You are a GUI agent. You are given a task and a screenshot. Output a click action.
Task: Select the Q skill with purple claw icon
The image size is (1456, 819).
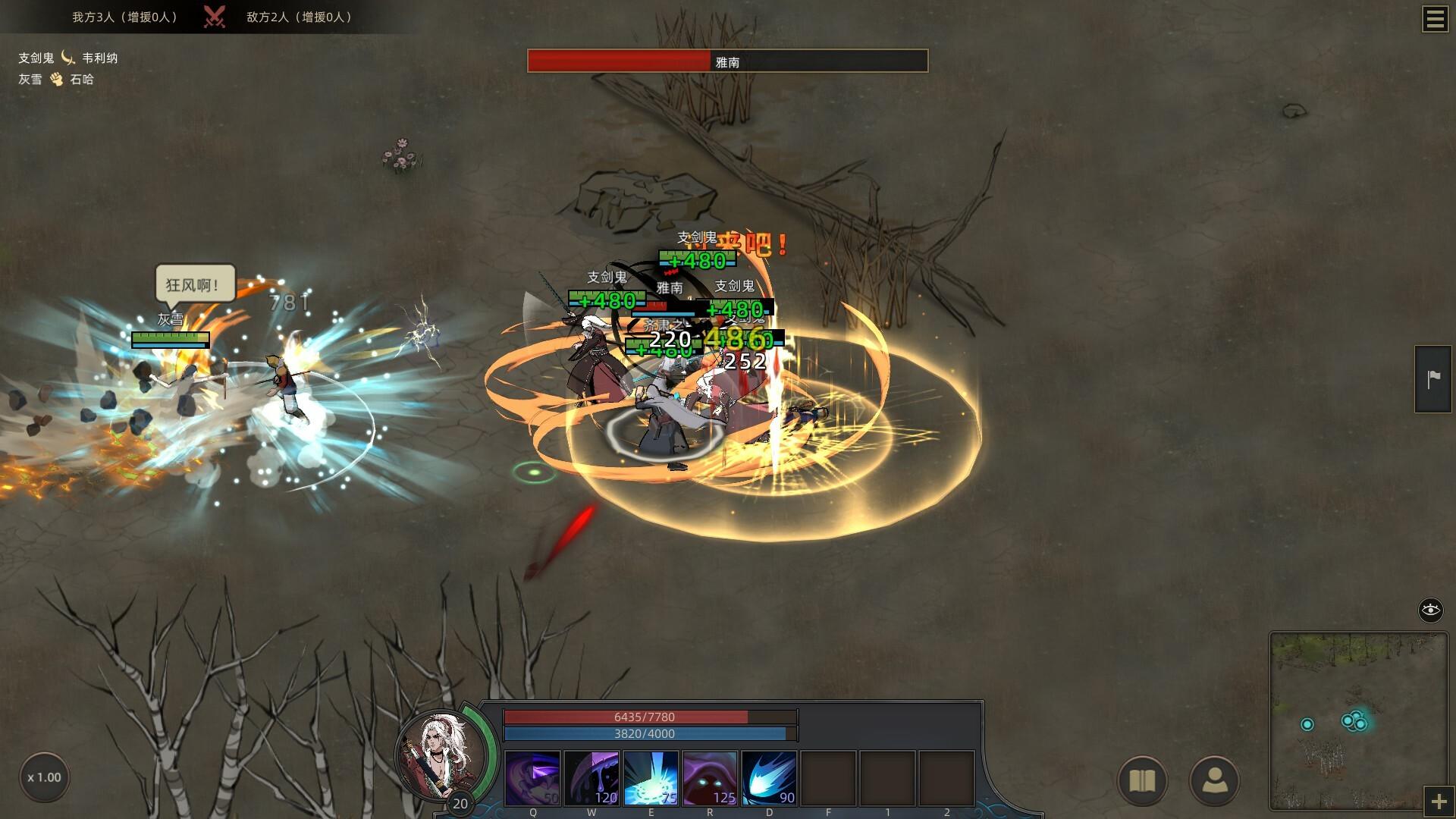pos(532,777)
